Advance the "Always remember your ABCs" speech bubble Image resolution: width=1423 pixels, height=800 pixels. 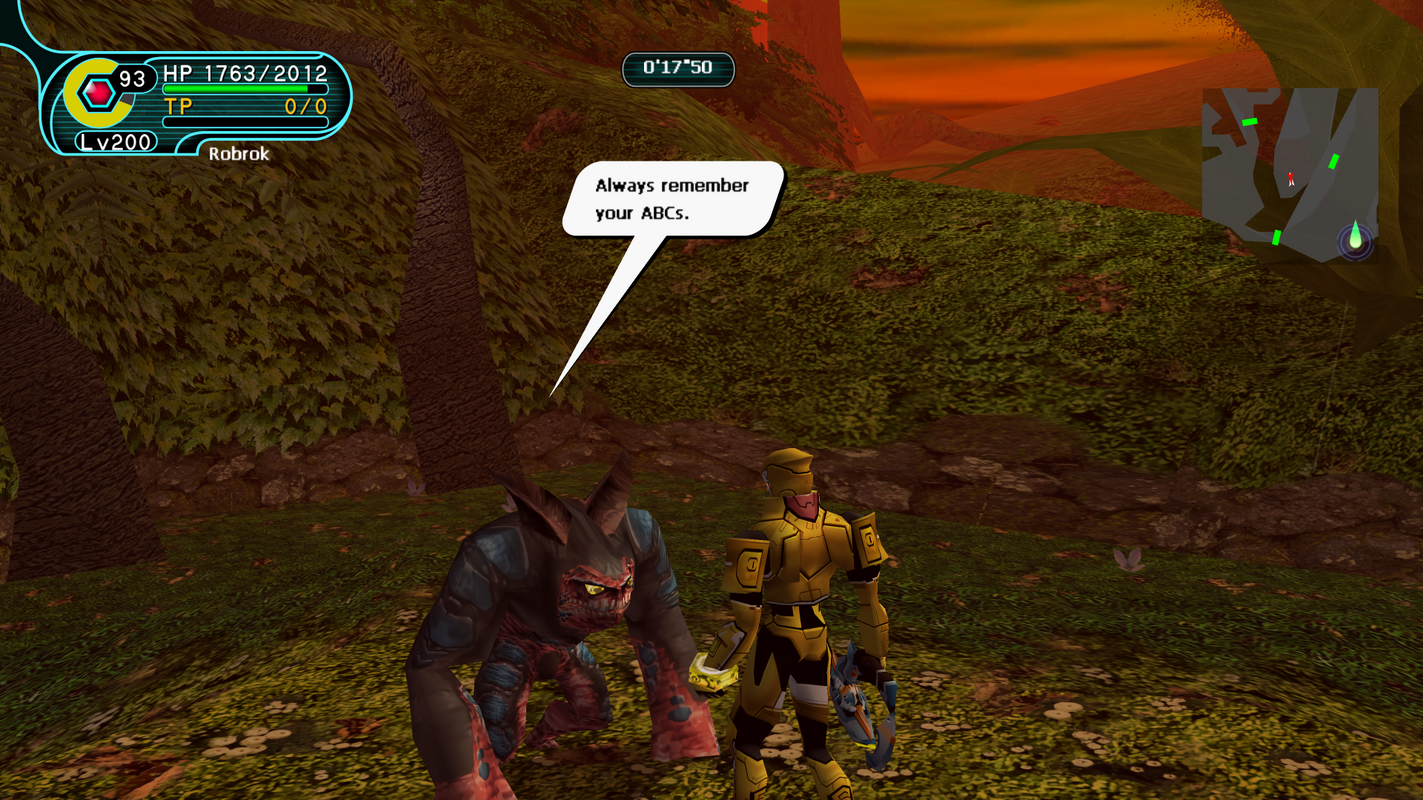click(x=671, y=199)
